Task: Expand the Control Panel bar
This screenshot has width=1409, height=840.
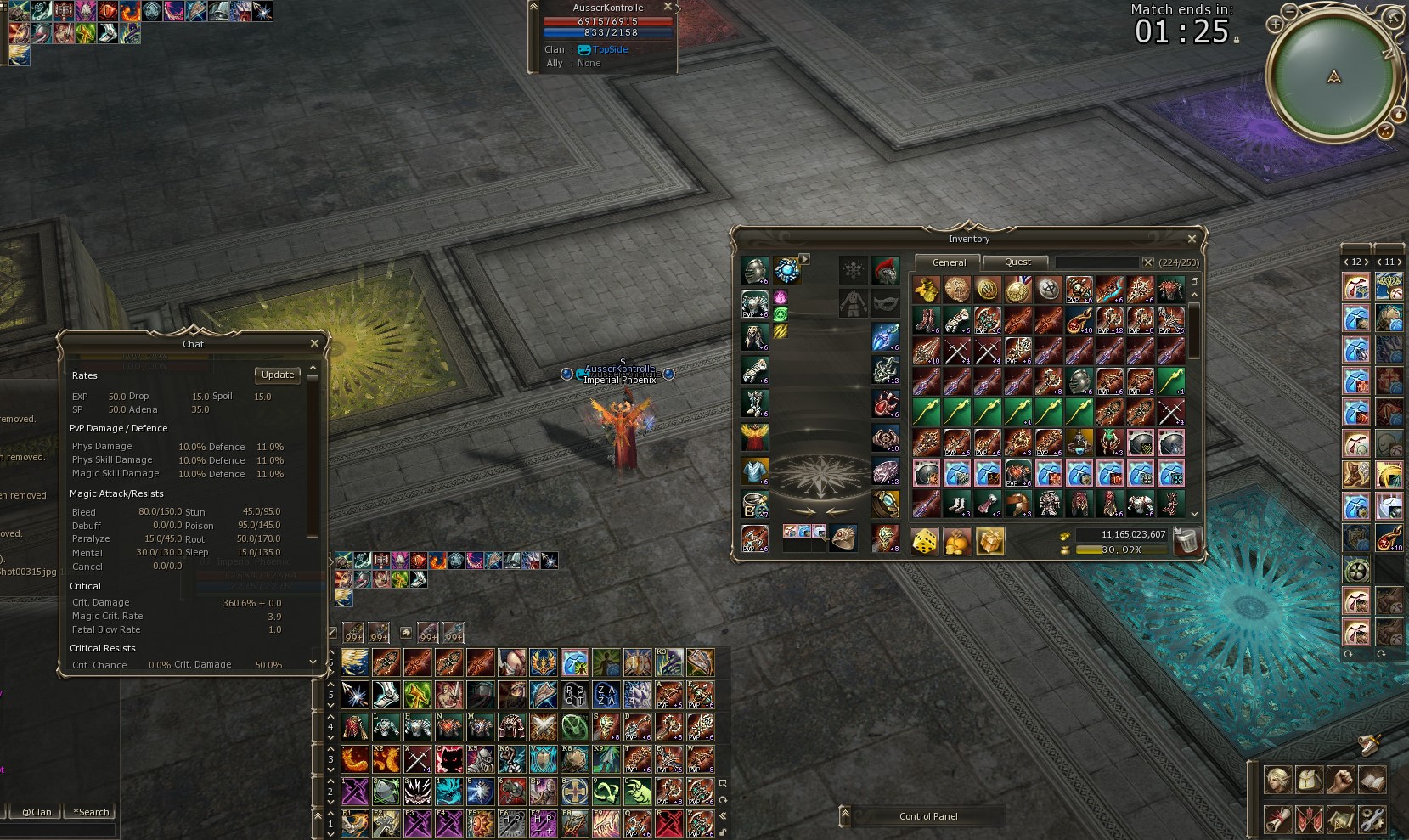Action: [x=845, y=815]
